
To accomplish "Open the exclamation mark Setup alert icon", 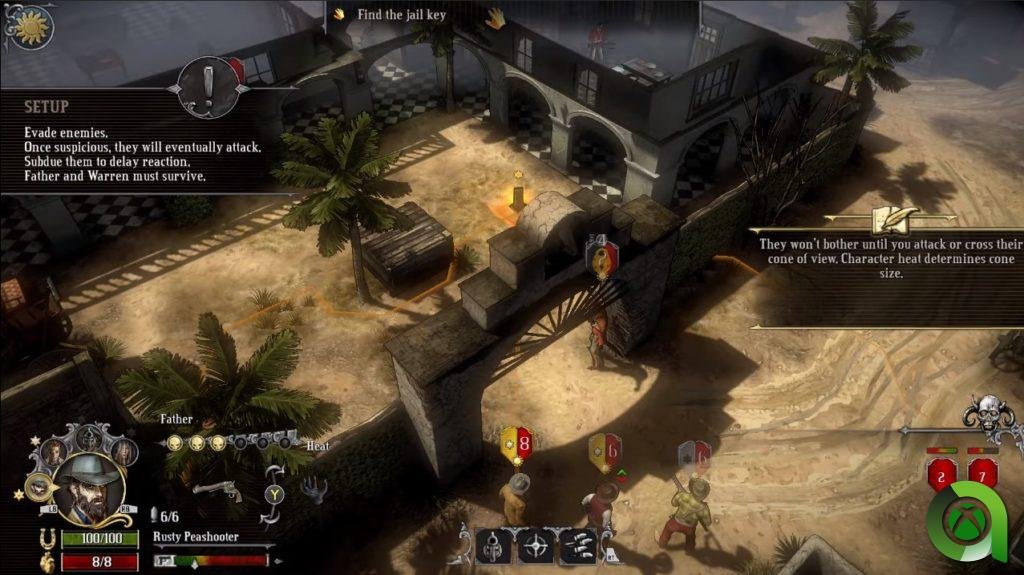I will [207, 88].
